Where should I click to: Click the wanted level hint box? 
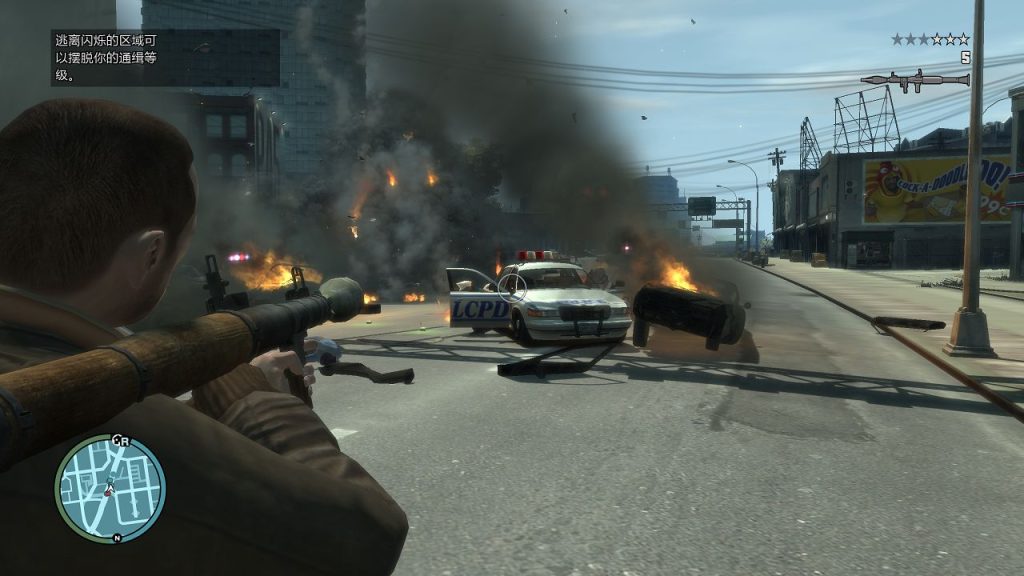(x=165, y=58)
